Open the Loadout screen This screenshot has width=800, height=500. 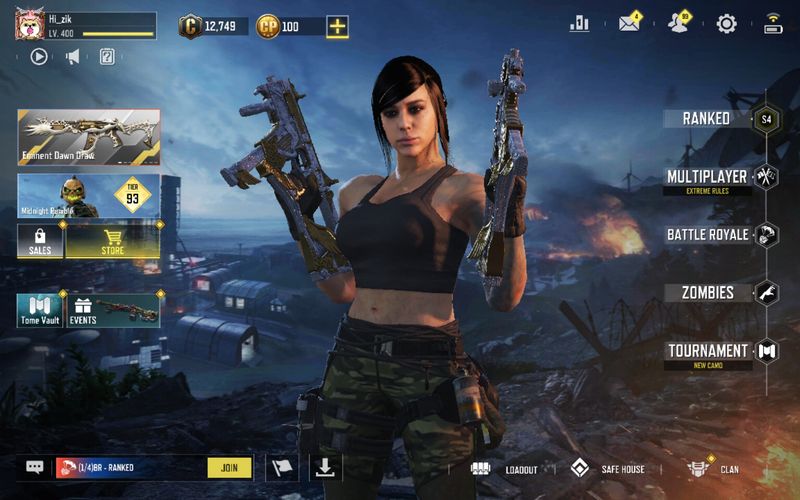click(x=505, y=469)
